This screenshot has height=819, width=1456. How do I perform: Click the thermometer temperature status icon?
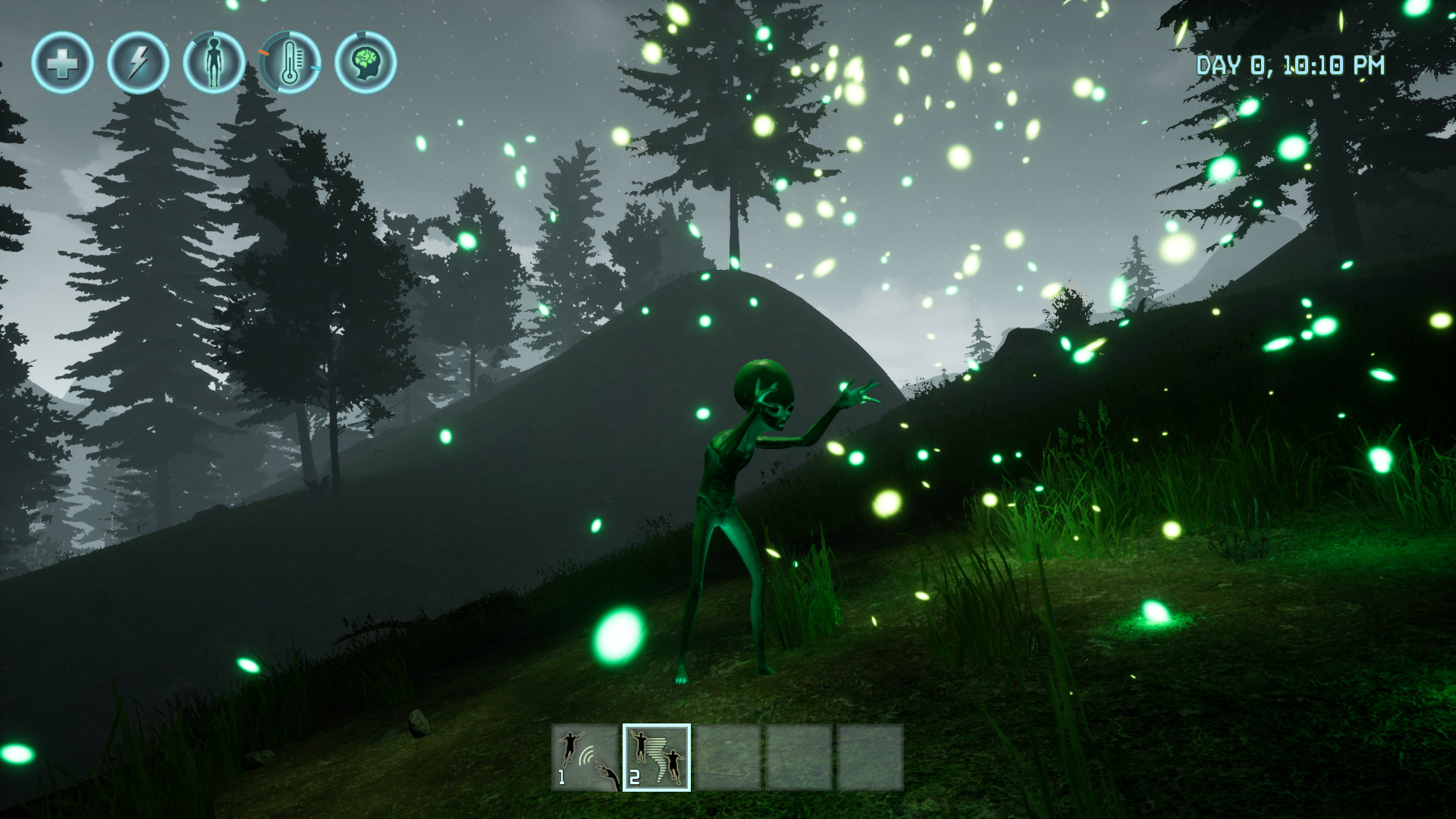coord(292,64)
